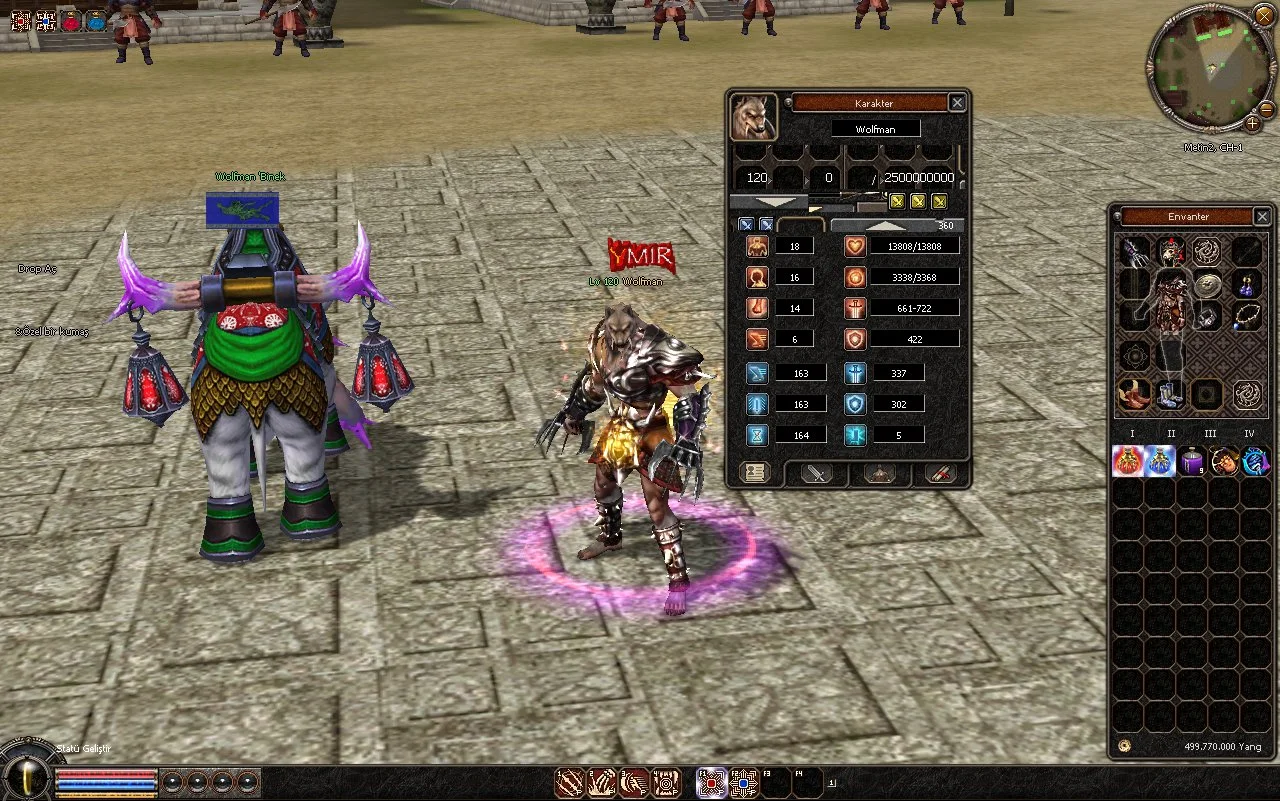Click the minimap plus zoom button
Screen dimensions: 1280x801
[1252, 123]
